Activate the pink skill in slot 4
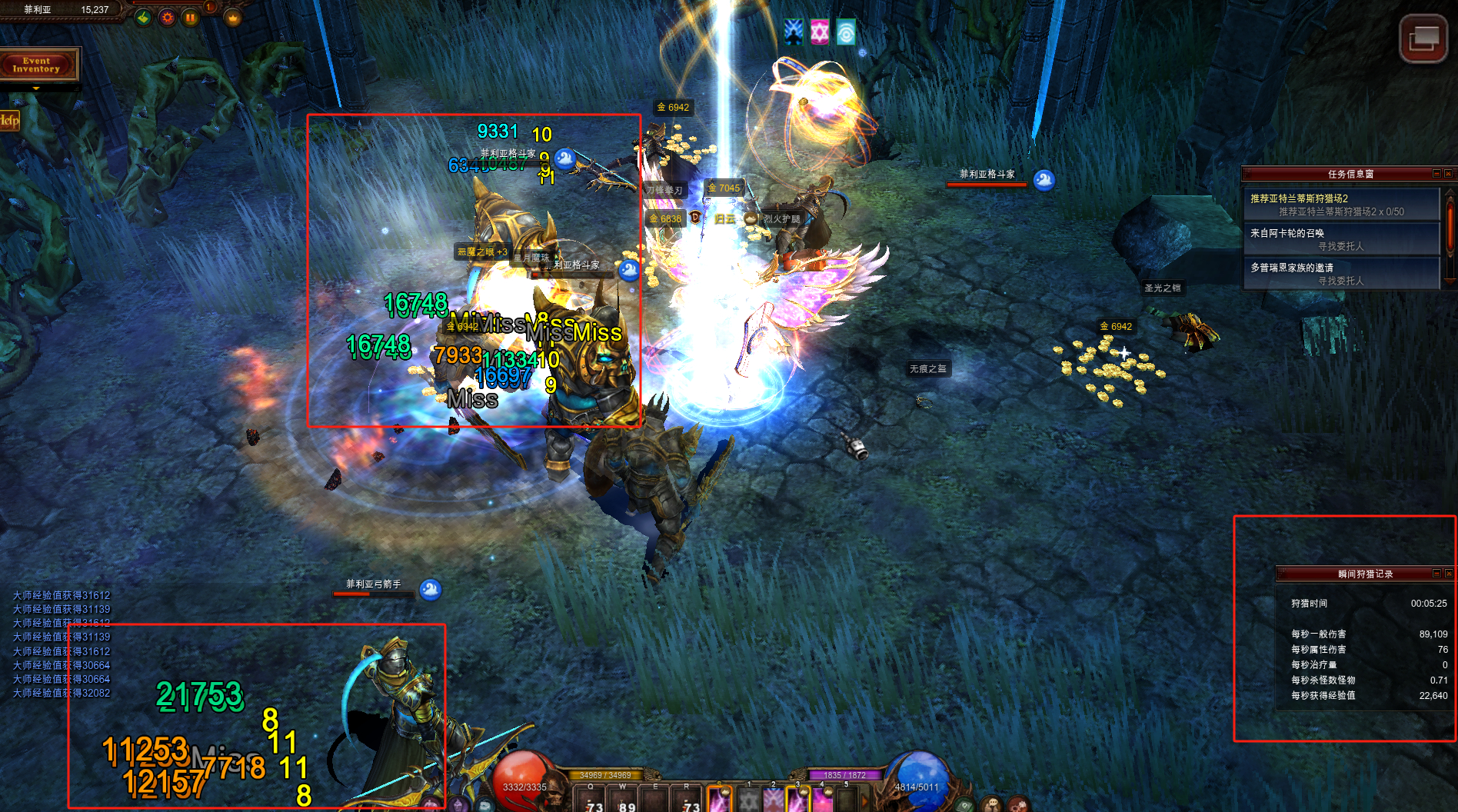1458x812 pixels. pos(822,800)
